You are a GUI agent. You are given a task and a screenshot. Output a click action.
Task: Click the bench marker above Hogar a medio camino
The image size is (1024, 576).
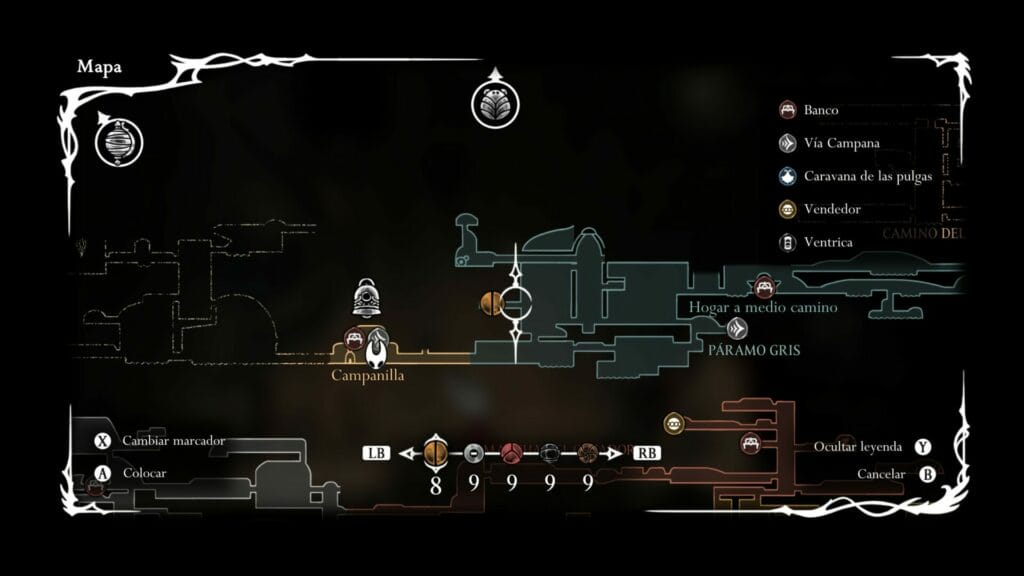[764, 287]
